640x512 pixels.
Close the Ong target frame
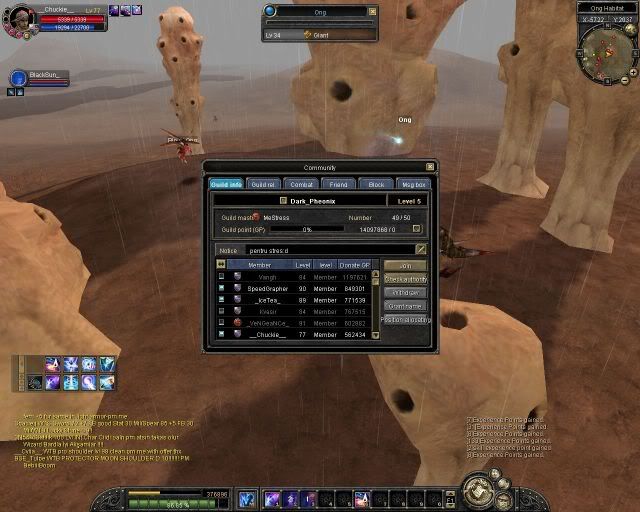(371, 10)
